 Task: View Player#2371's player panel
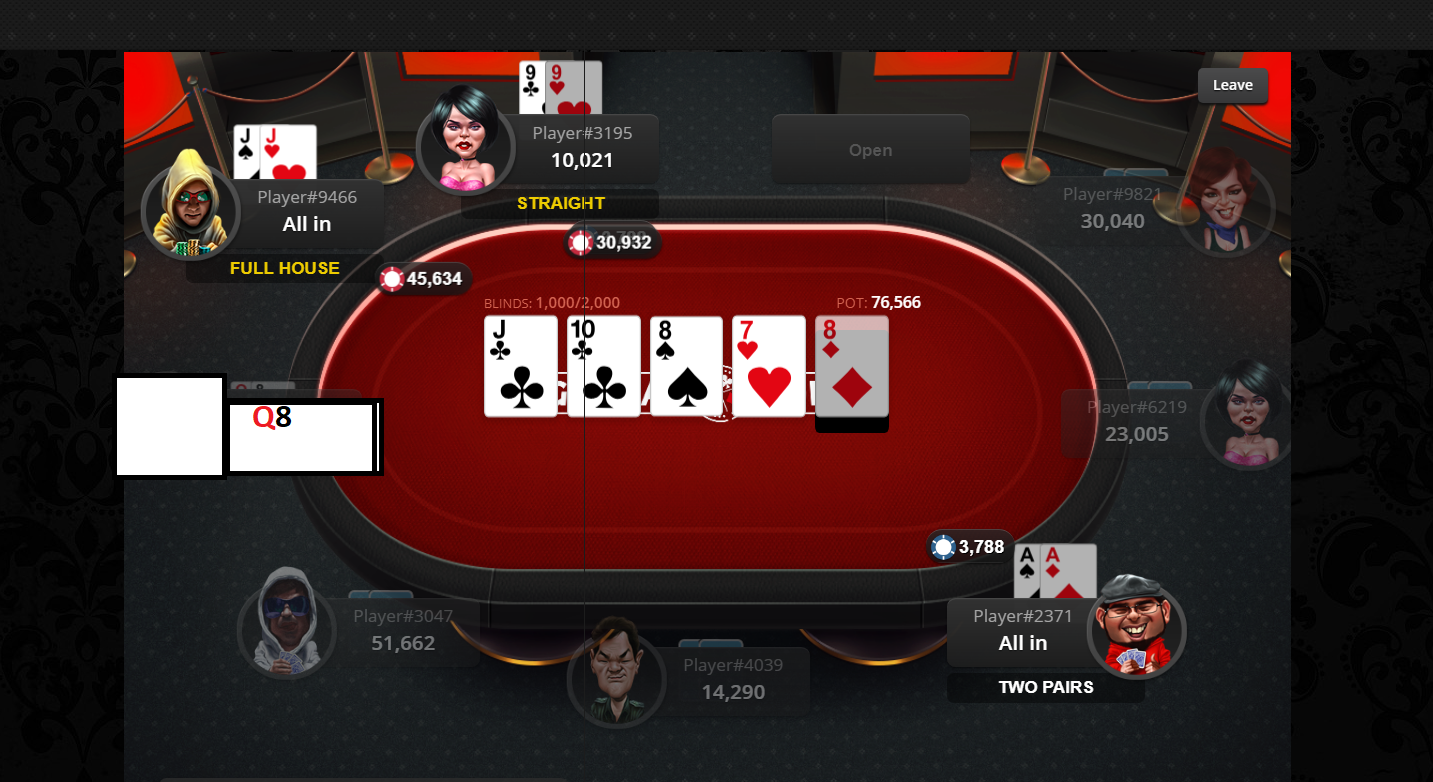point(1022,630)
